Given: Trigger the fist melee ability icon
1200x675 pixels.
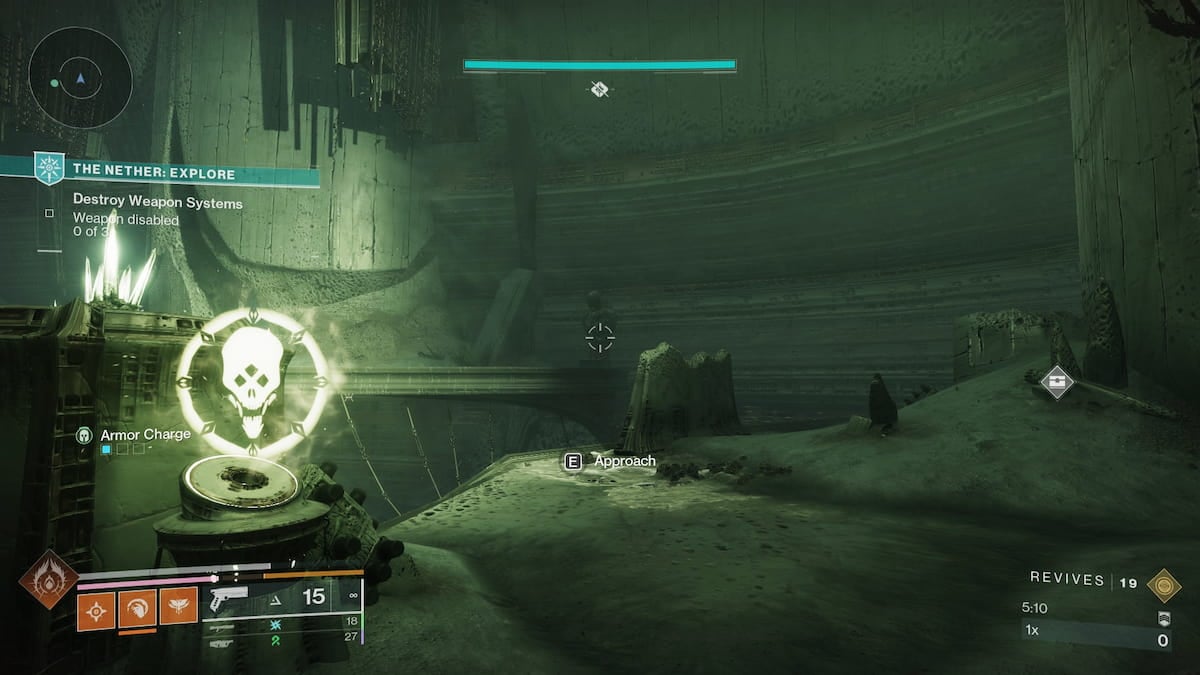Looking at the screenshot, I should [137, 607].
